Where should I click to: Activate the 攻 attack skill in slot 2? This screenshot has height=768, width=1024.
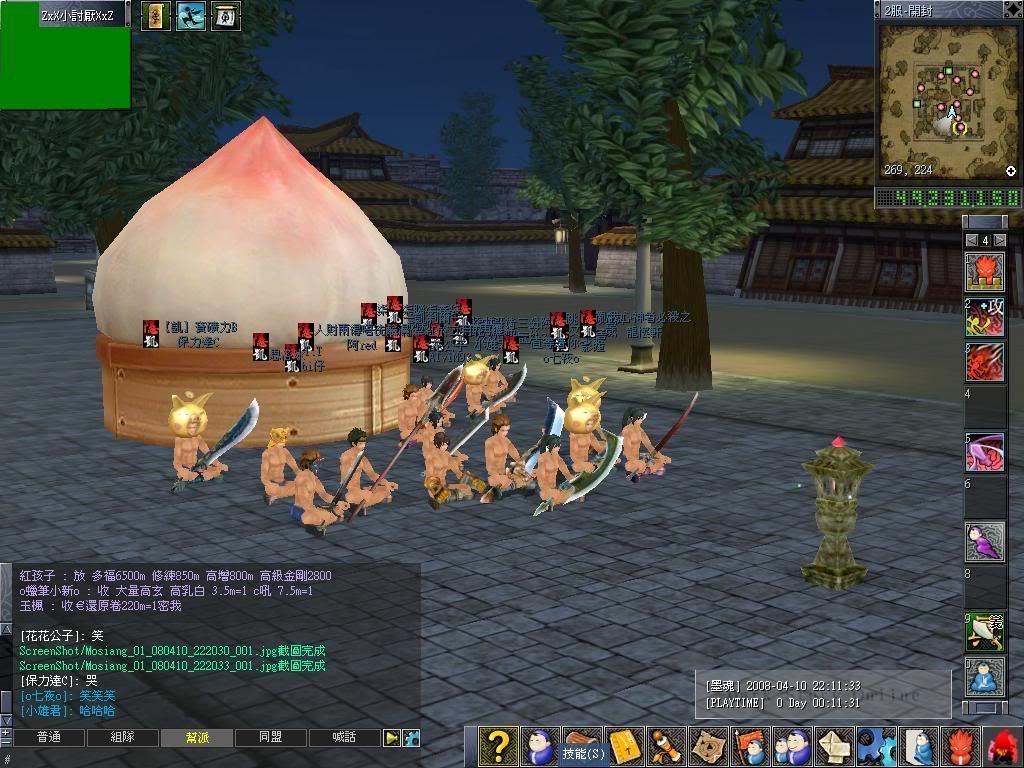(x=985, y=317)
